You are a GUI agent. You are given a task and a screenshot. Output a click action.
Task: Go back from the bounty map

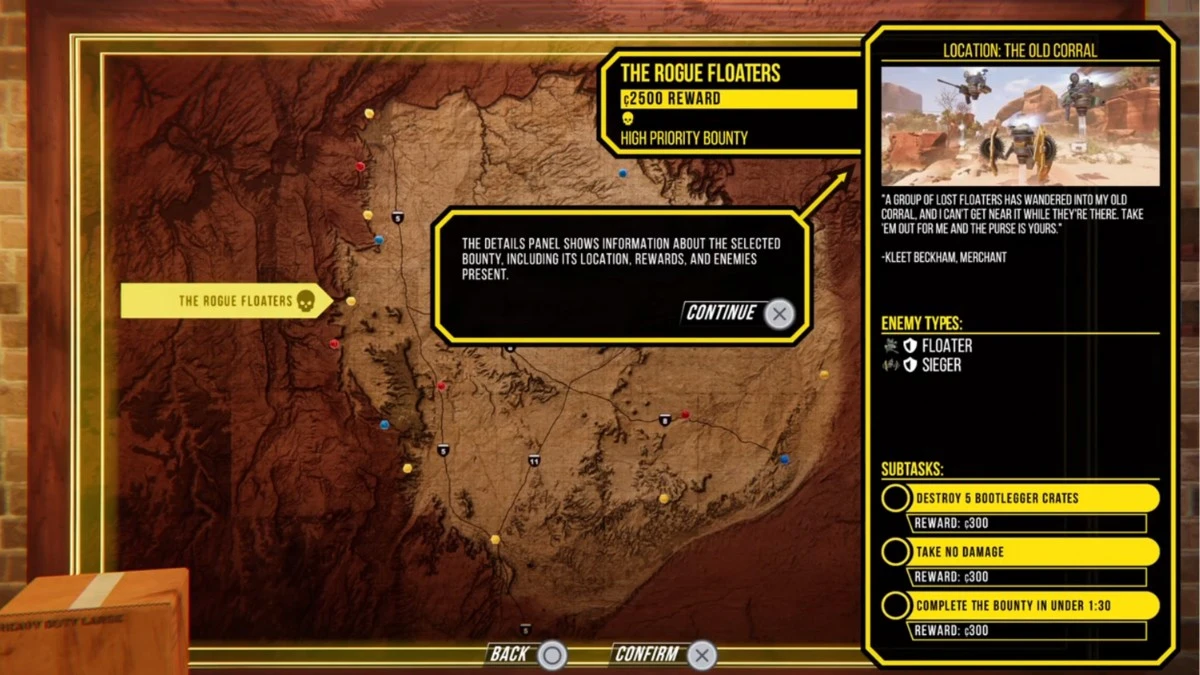527,655
